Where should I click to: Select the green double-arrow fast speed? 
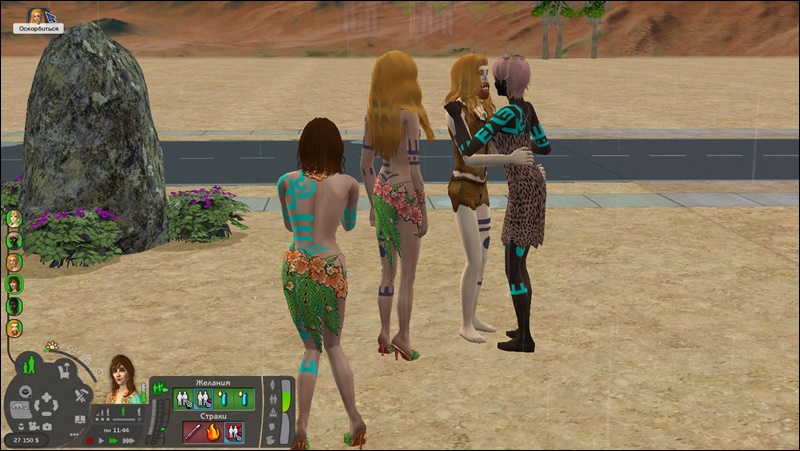113,440
